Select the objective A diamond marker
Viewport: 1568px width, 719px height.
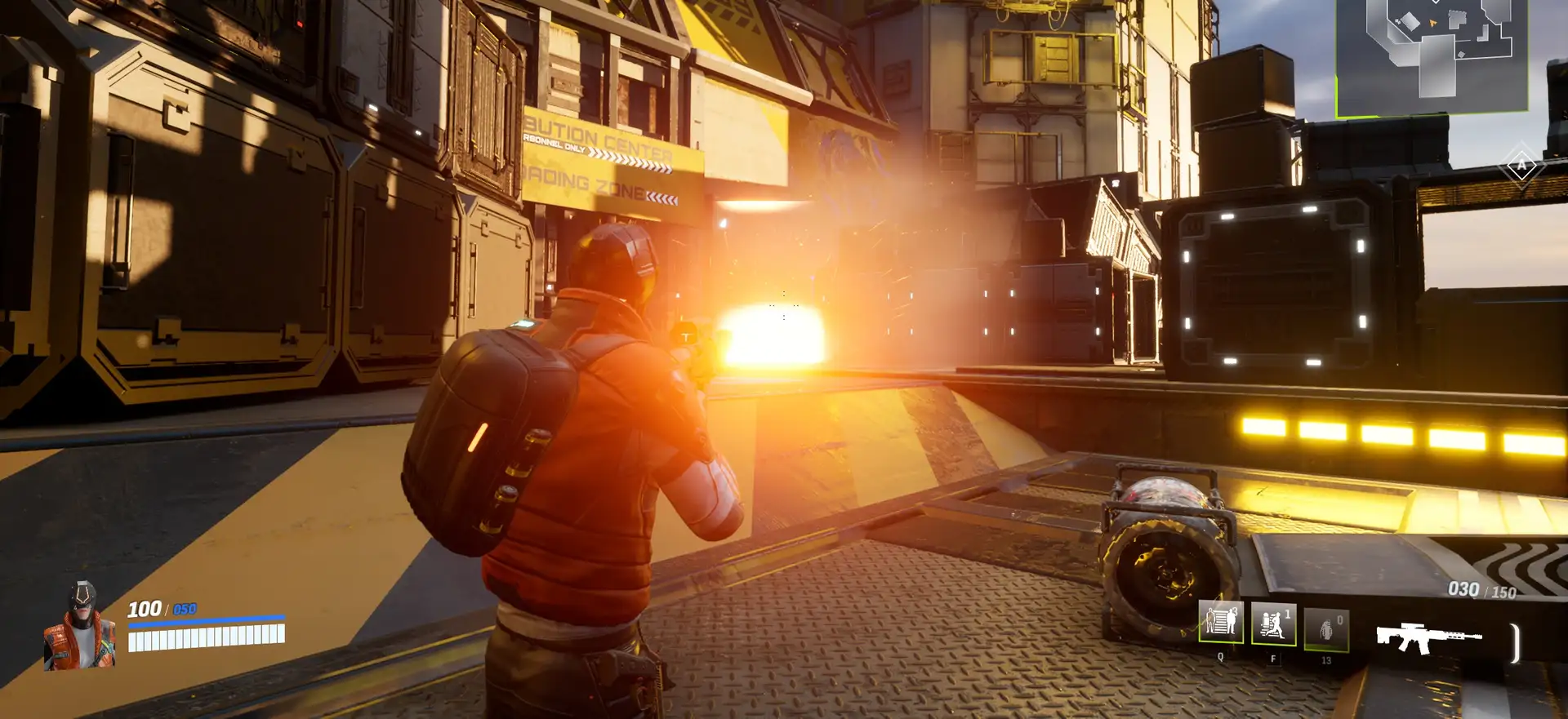[1521, 166]
